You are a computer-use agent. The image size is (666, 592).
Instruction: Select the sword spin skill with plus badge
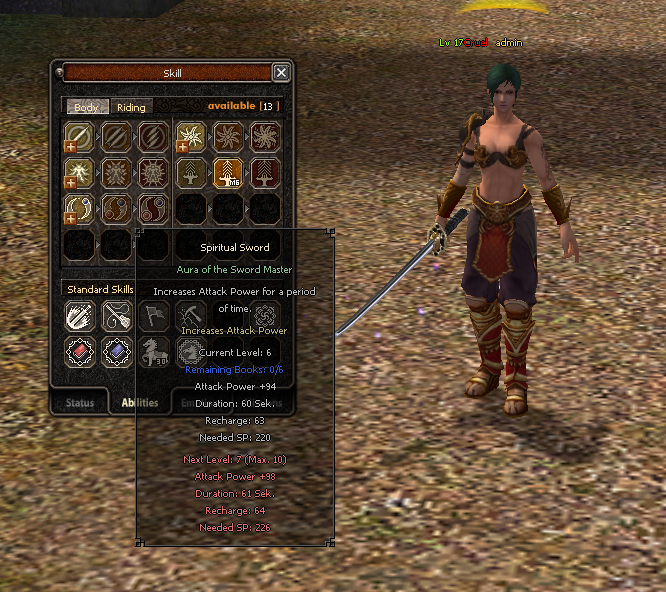pyautogui.click(x=191, y=136)
